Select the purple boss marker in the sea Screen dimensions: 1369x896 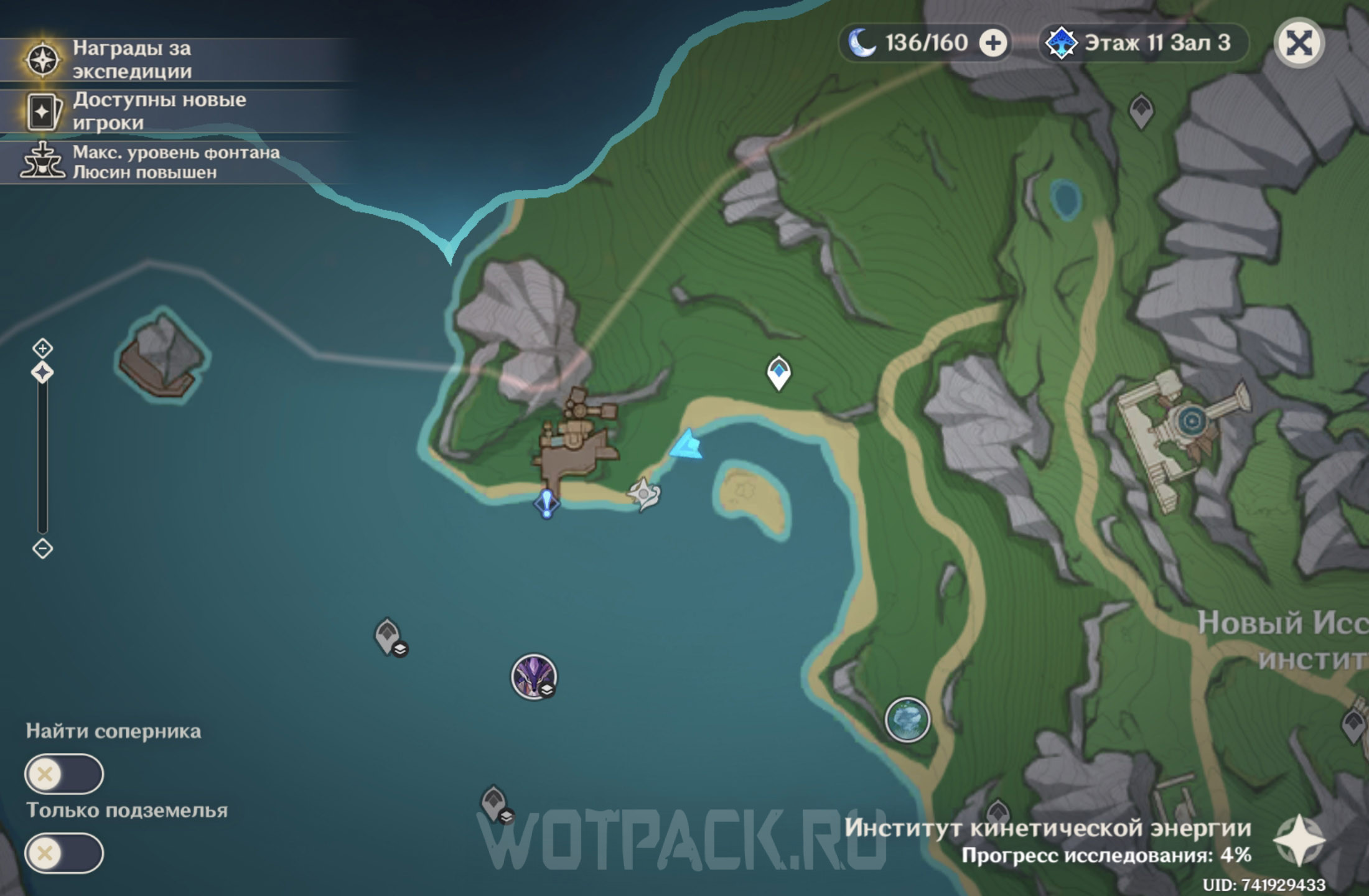(533, 676)
